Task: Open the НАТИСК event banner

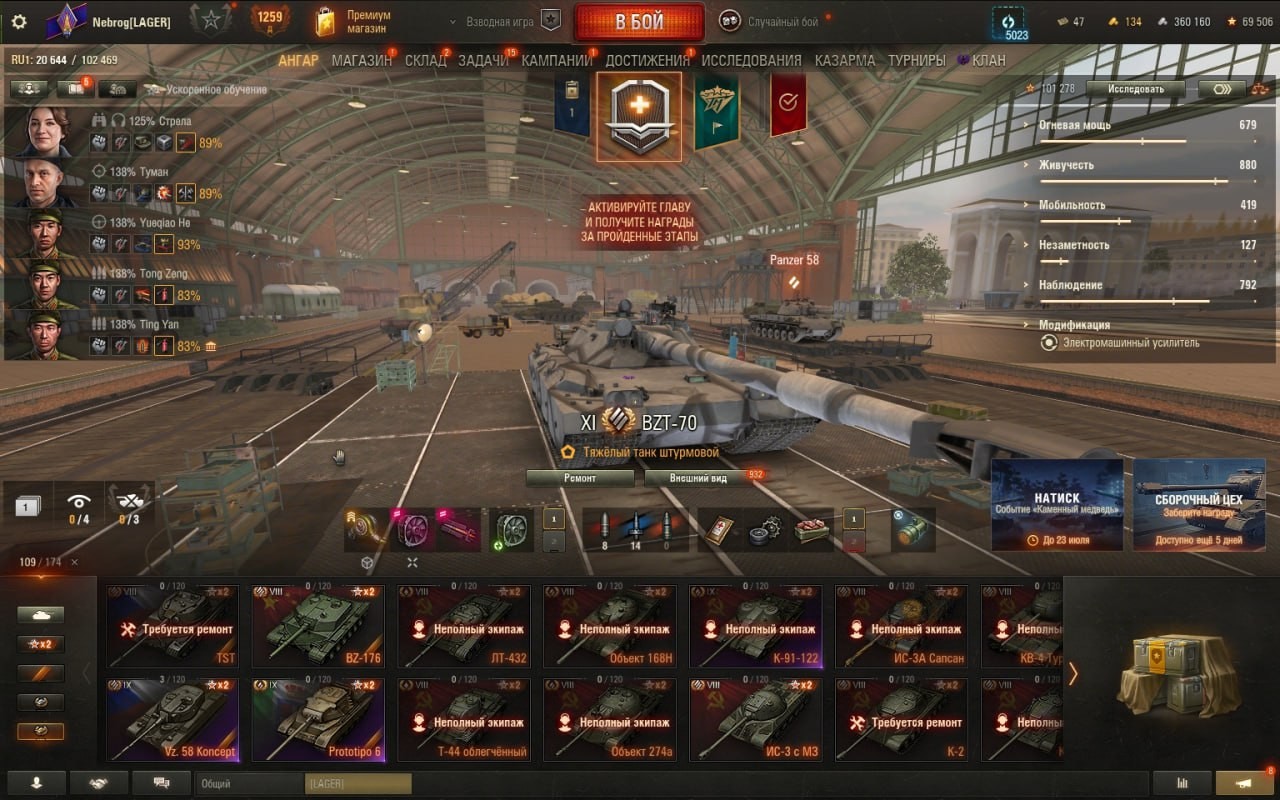Action: 1056,505
